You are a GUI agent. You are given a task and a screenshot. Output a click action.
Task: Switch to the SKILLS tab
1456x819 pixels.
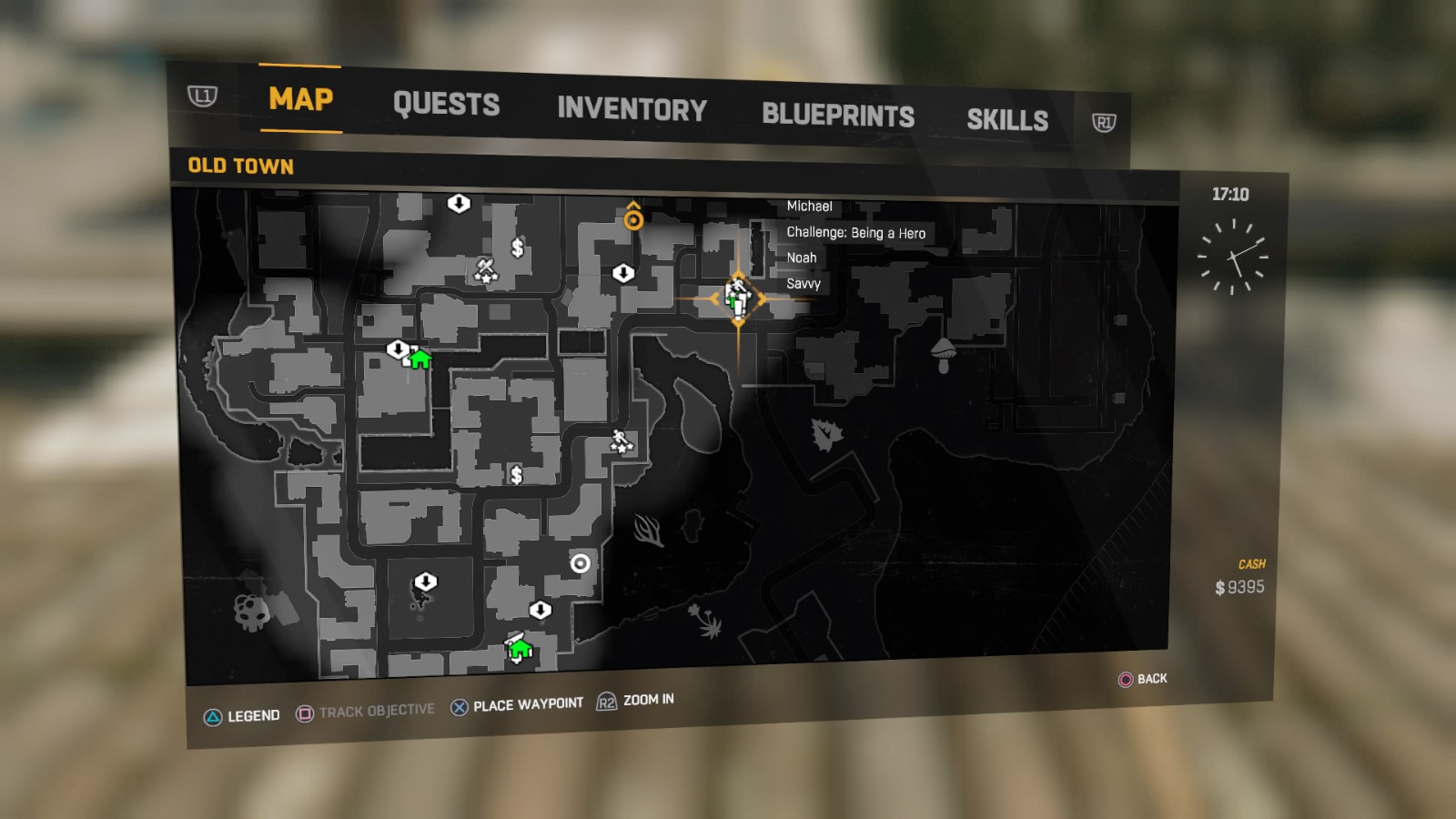coord(1008,119)
